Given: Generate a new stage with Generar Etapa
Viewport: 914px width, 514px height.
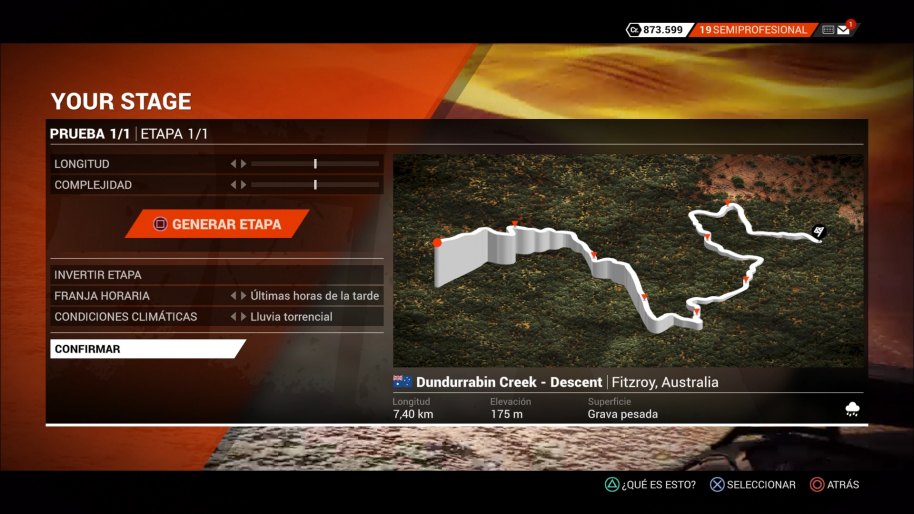Looking at the screenshot, I should pos(217,224).
